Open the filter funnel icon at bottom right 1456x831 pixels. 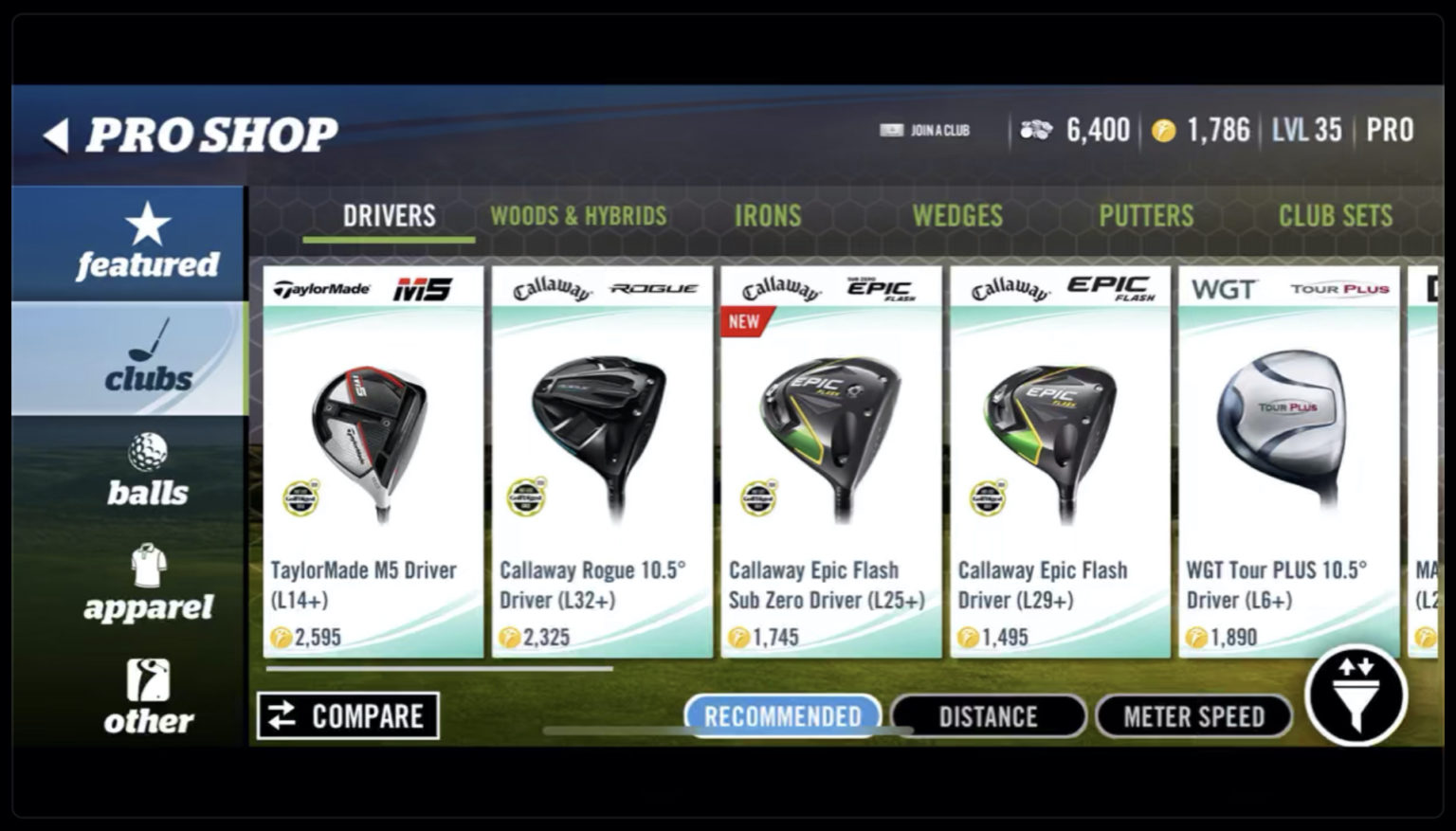pyautogui.click(x=1357, y=696)
